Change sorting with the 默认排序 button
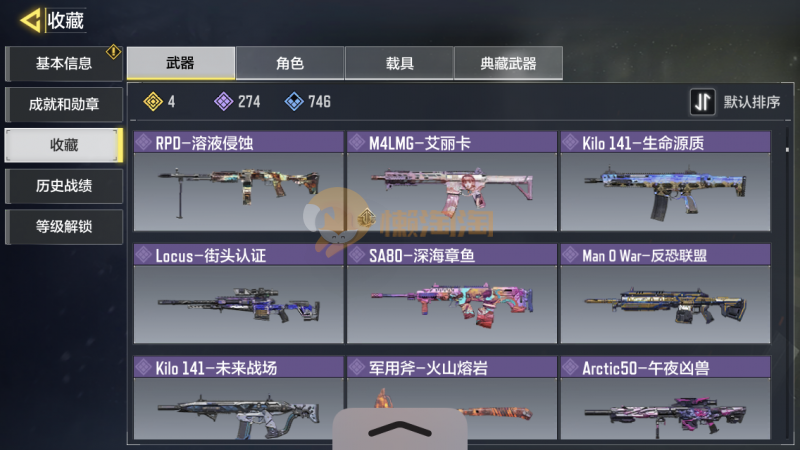This screenshot has height=450, width=800. pyautogui.click(x=736, y=102)
